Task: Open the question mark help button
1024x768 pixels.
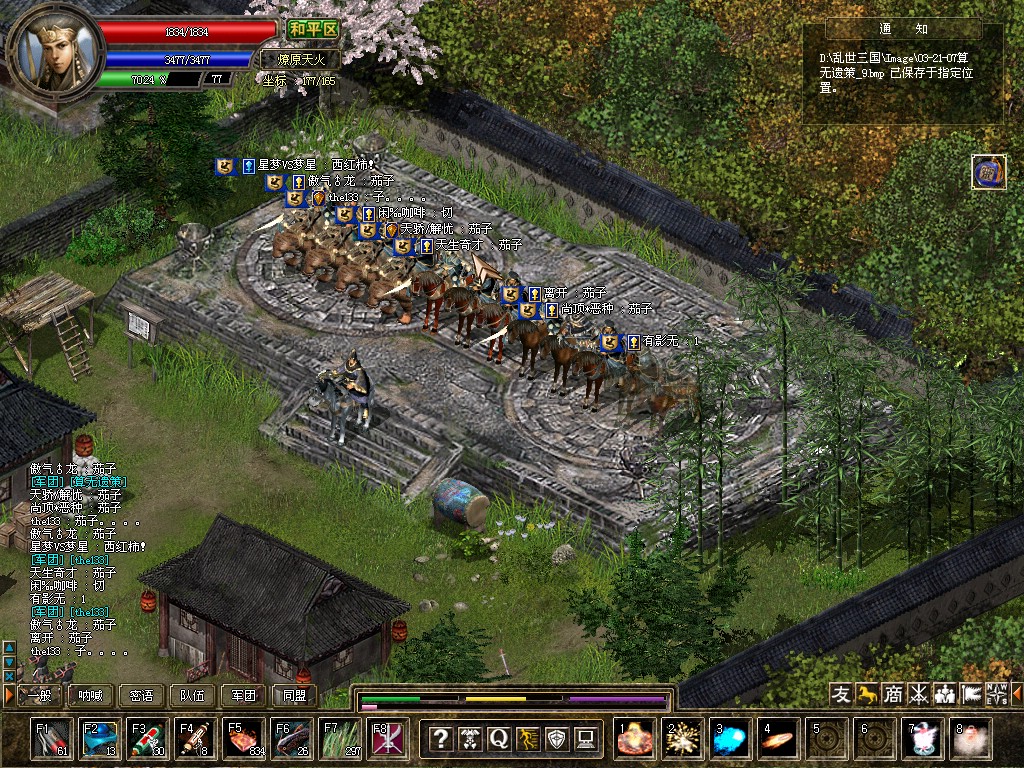Action: pyautogui.click(x=440, y=739)
